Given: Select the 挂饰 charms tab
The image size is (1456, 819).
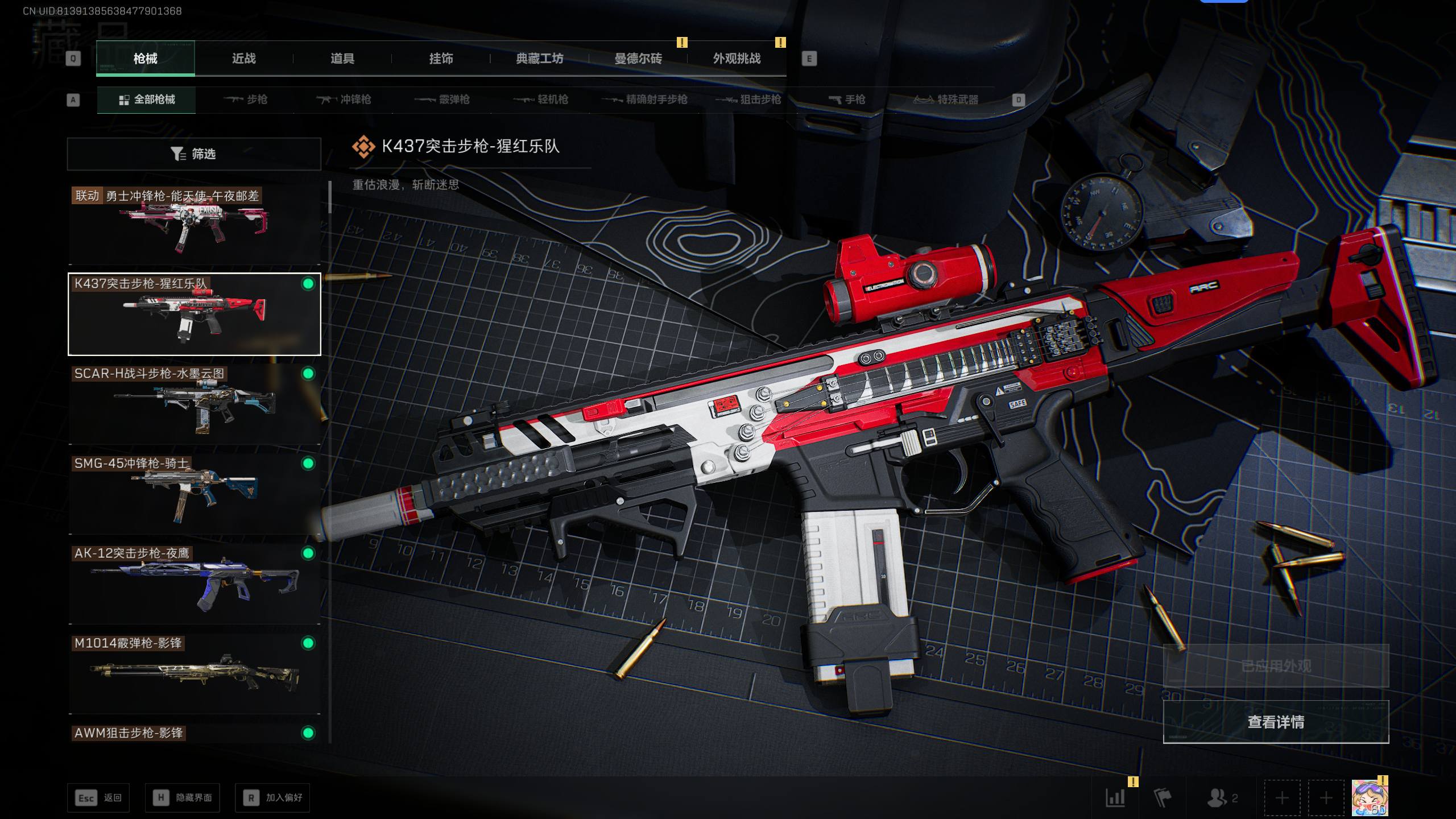Looking at the screenshot, I should click(x=441, y=59).
